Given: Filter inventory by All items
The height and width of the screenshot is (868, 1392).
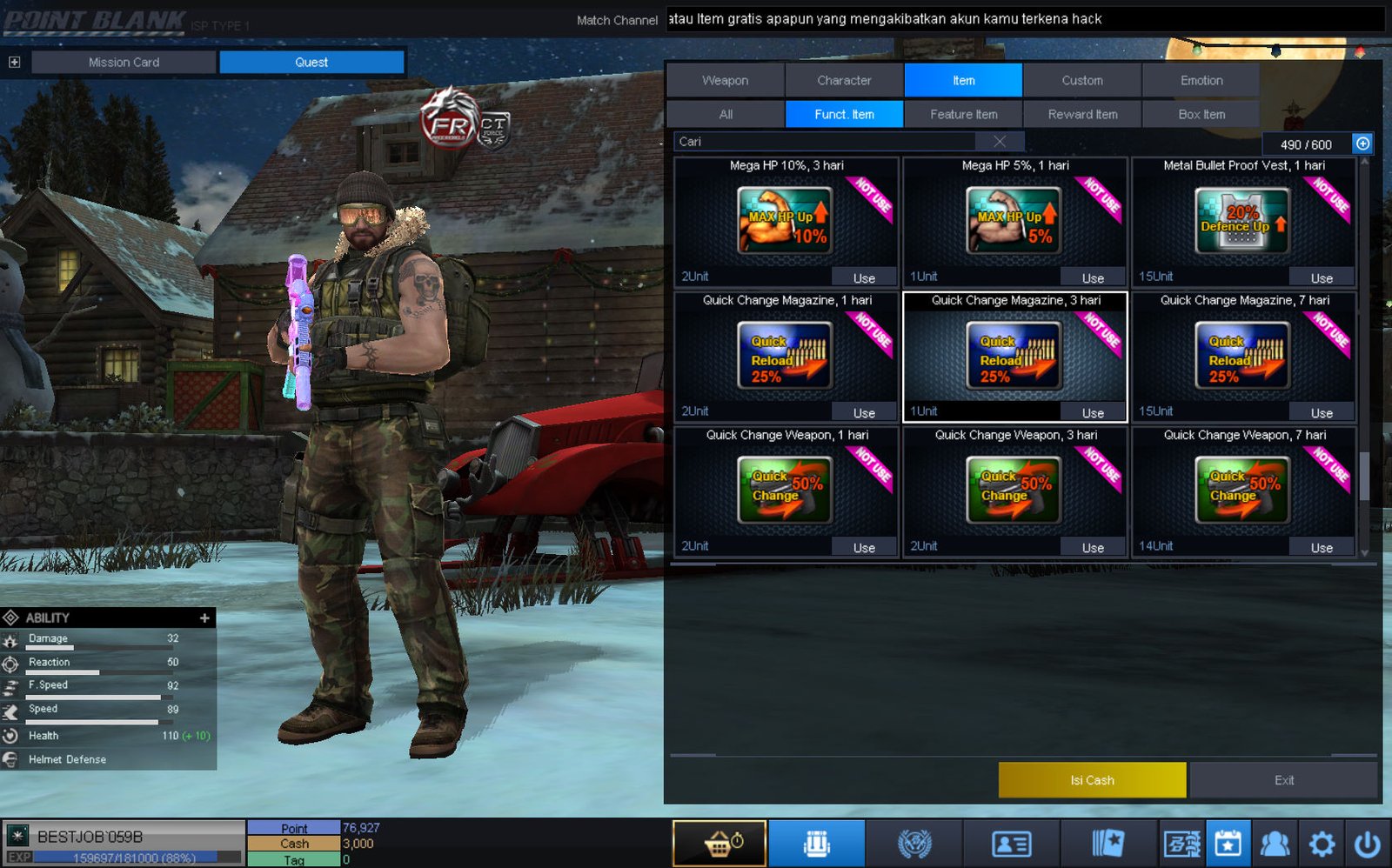Looking at the screenshot, I should coord(726,114).
